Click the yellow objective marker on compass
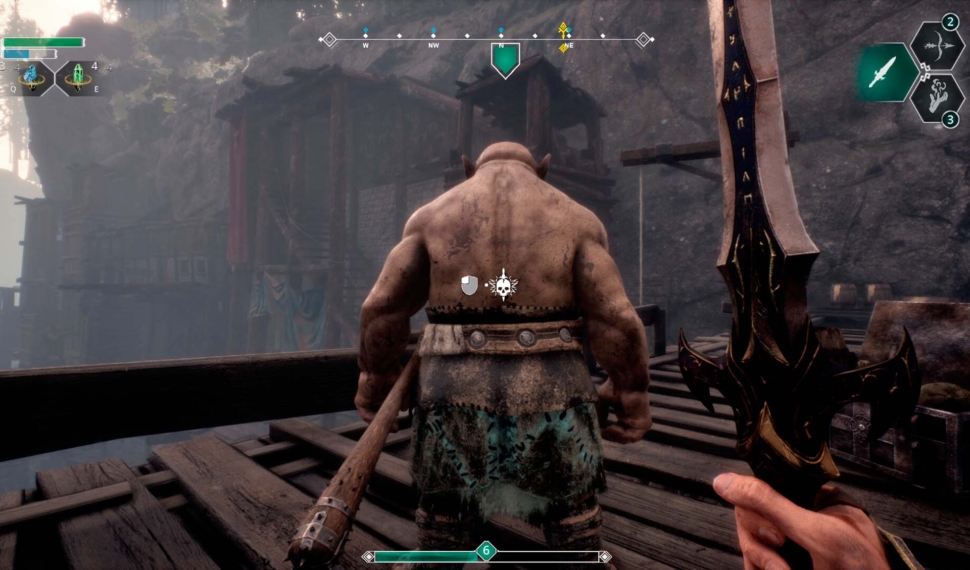Screen dimensions: 970x570 [564, 35]
